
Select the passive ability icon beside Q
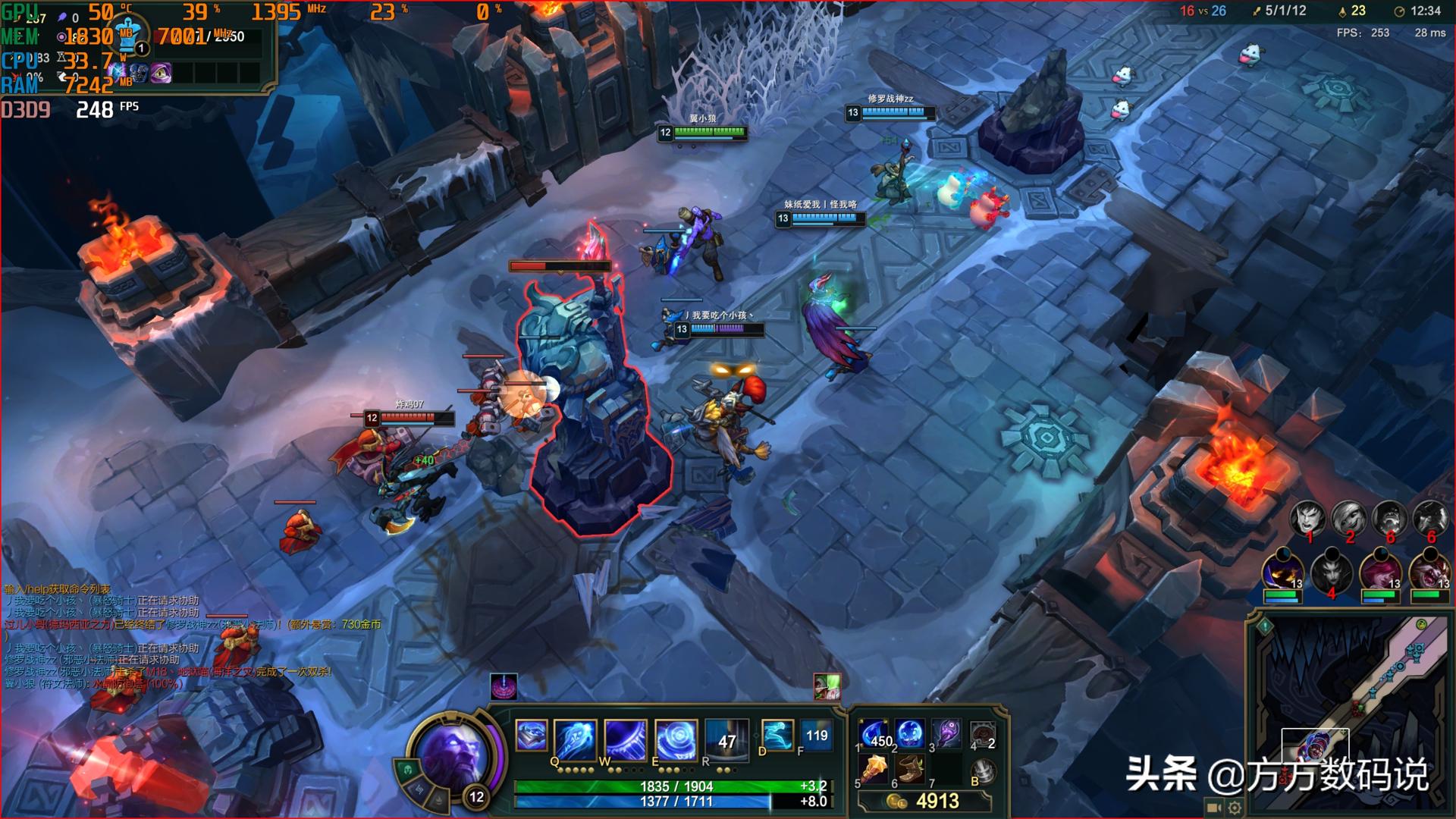[x=531, y=736]
